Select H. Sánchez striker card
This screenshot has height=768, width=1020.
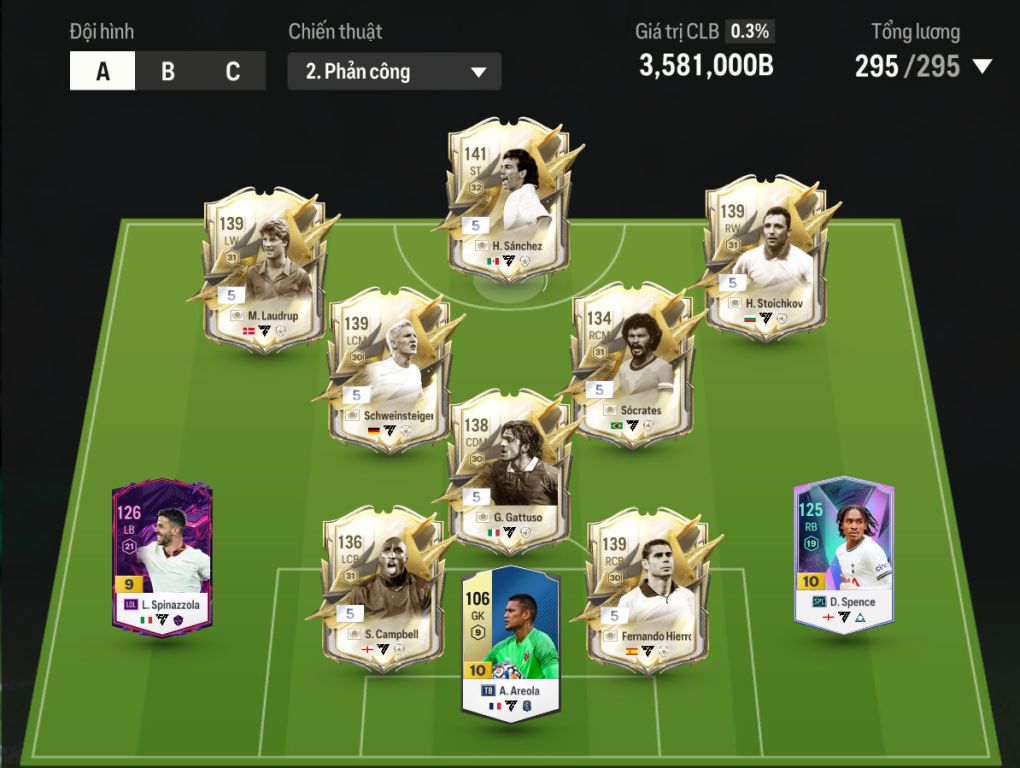[511, 200]
